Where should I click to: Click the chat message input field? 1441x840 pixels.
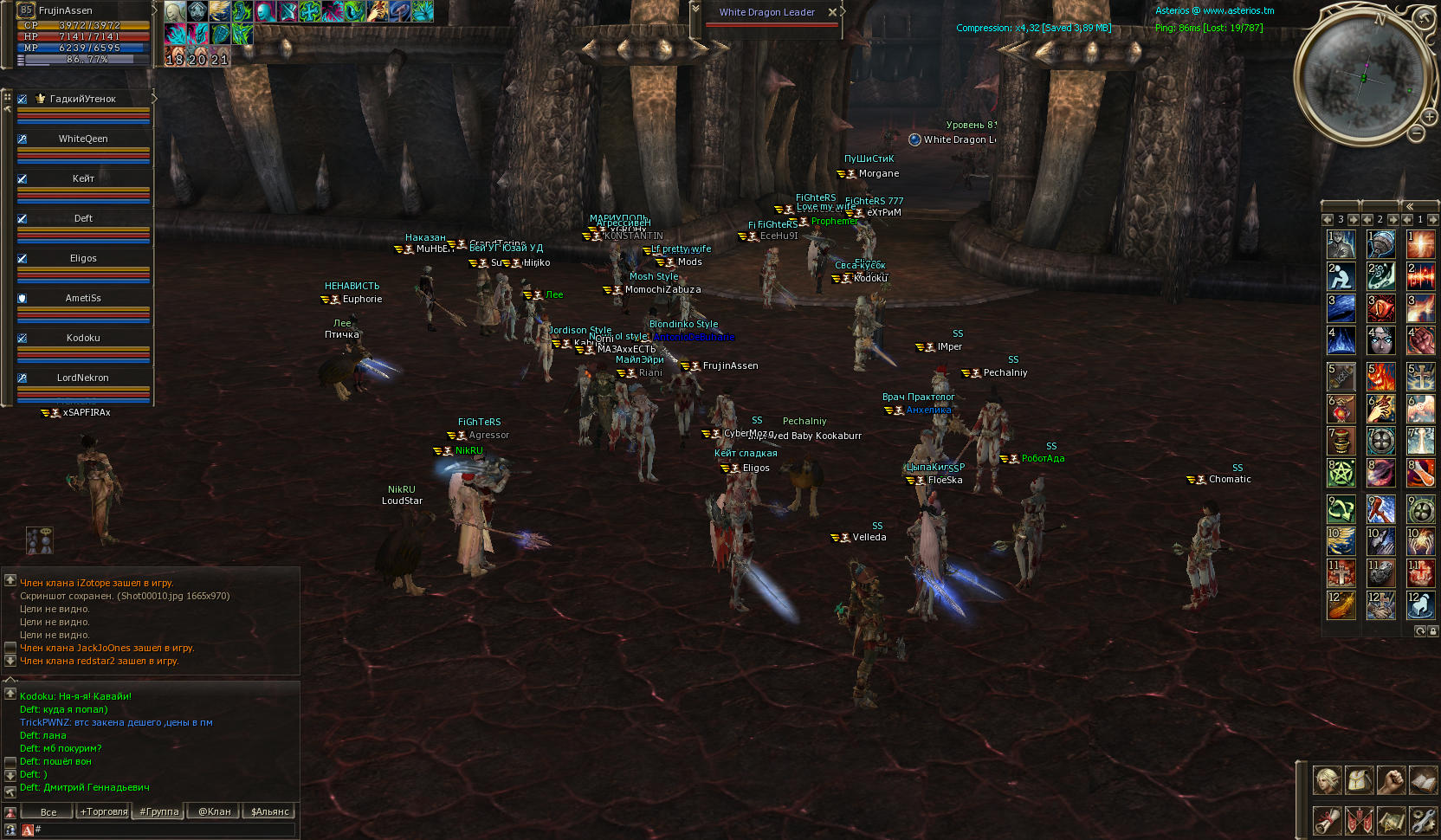165,830
